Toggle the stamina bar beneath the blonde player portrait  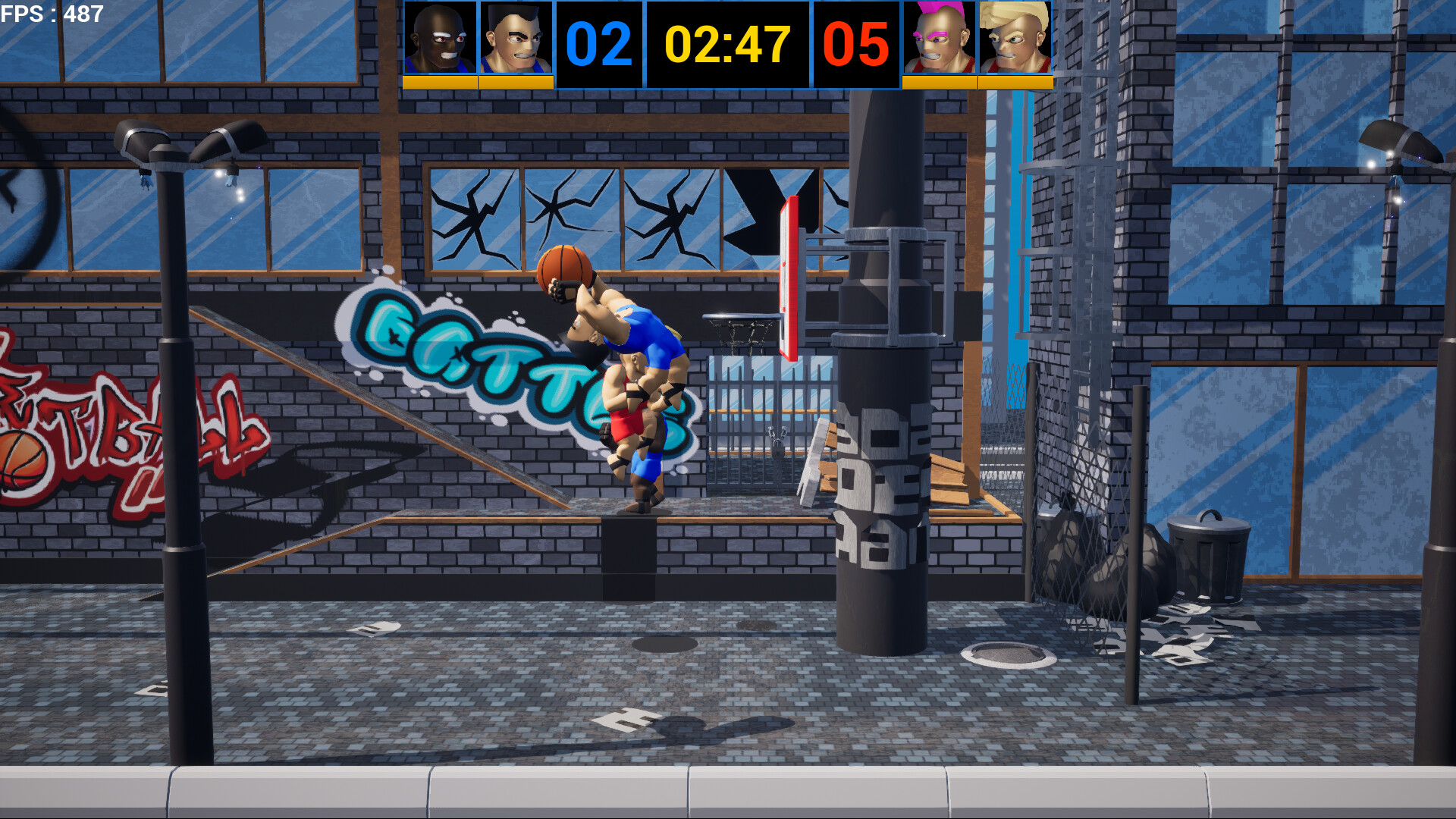pyautogui.click(x=1014, y=80)
